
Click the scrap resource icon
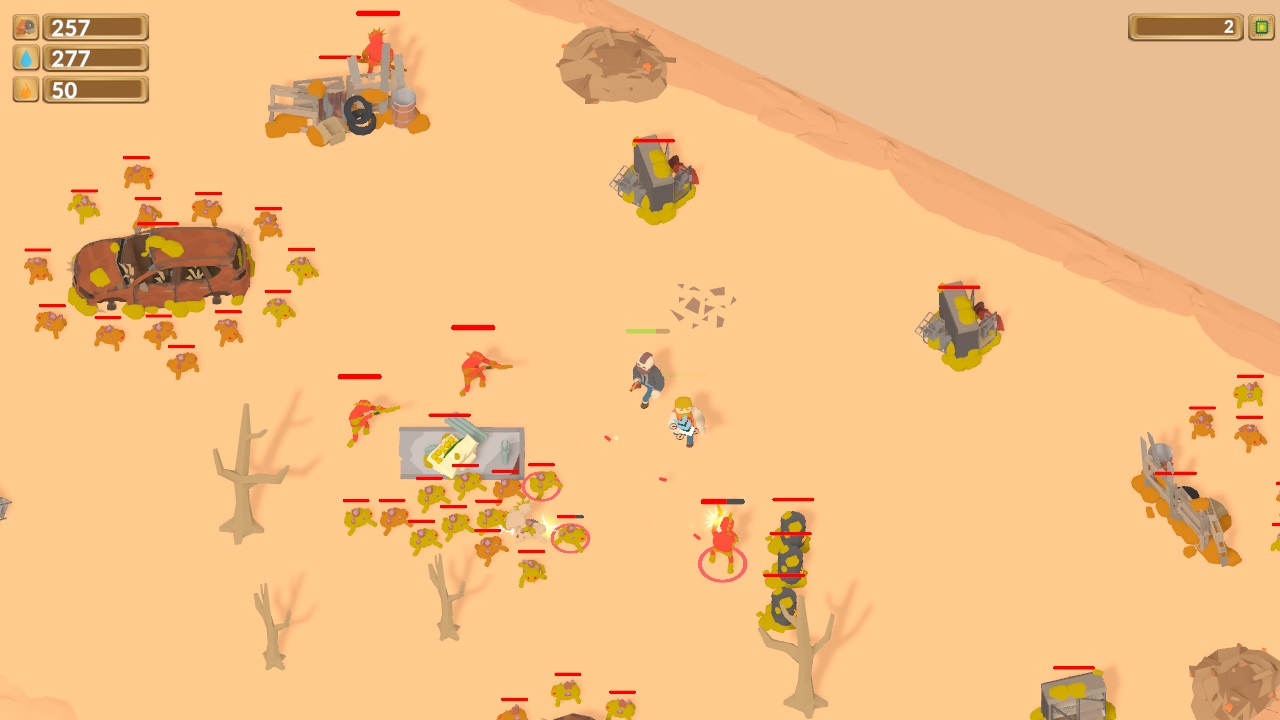pyautogui.click(x=26, y=27)
